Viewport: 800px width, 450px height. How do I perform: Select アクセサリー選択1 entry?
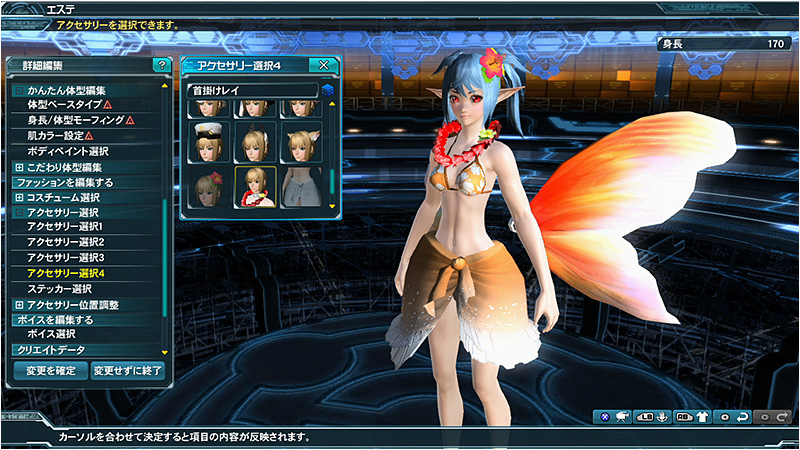66,227
